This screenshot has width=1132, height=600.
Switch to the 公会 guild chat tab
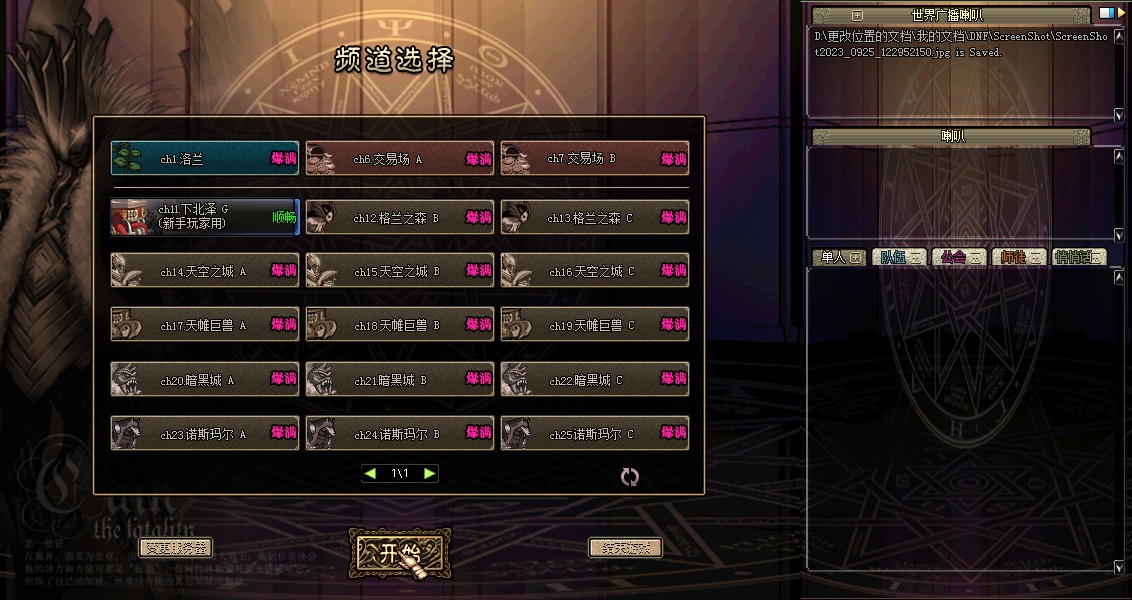click(958, 257)
